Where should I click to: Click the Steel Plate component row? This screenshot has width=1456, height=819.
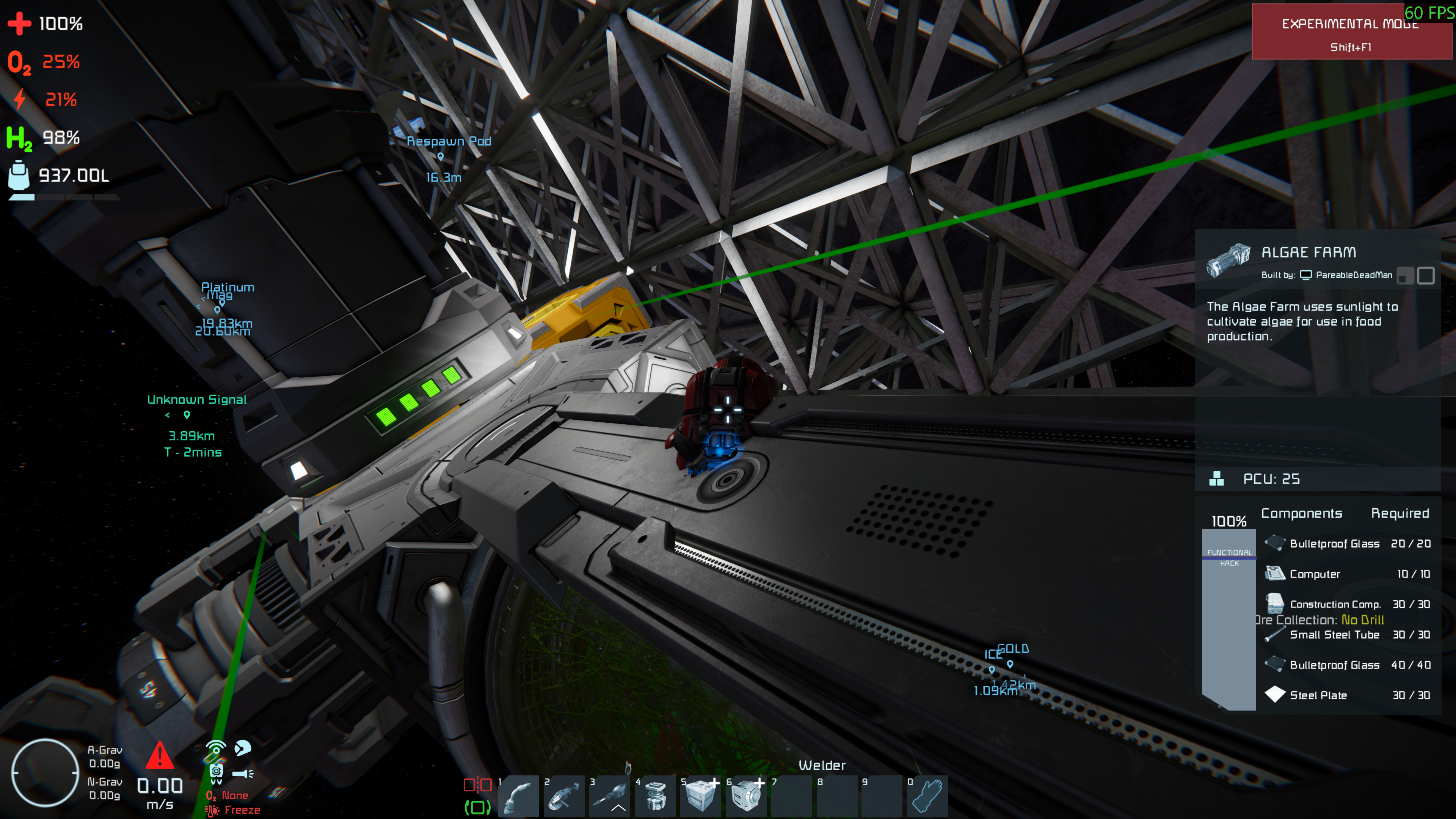(1348, 695)
